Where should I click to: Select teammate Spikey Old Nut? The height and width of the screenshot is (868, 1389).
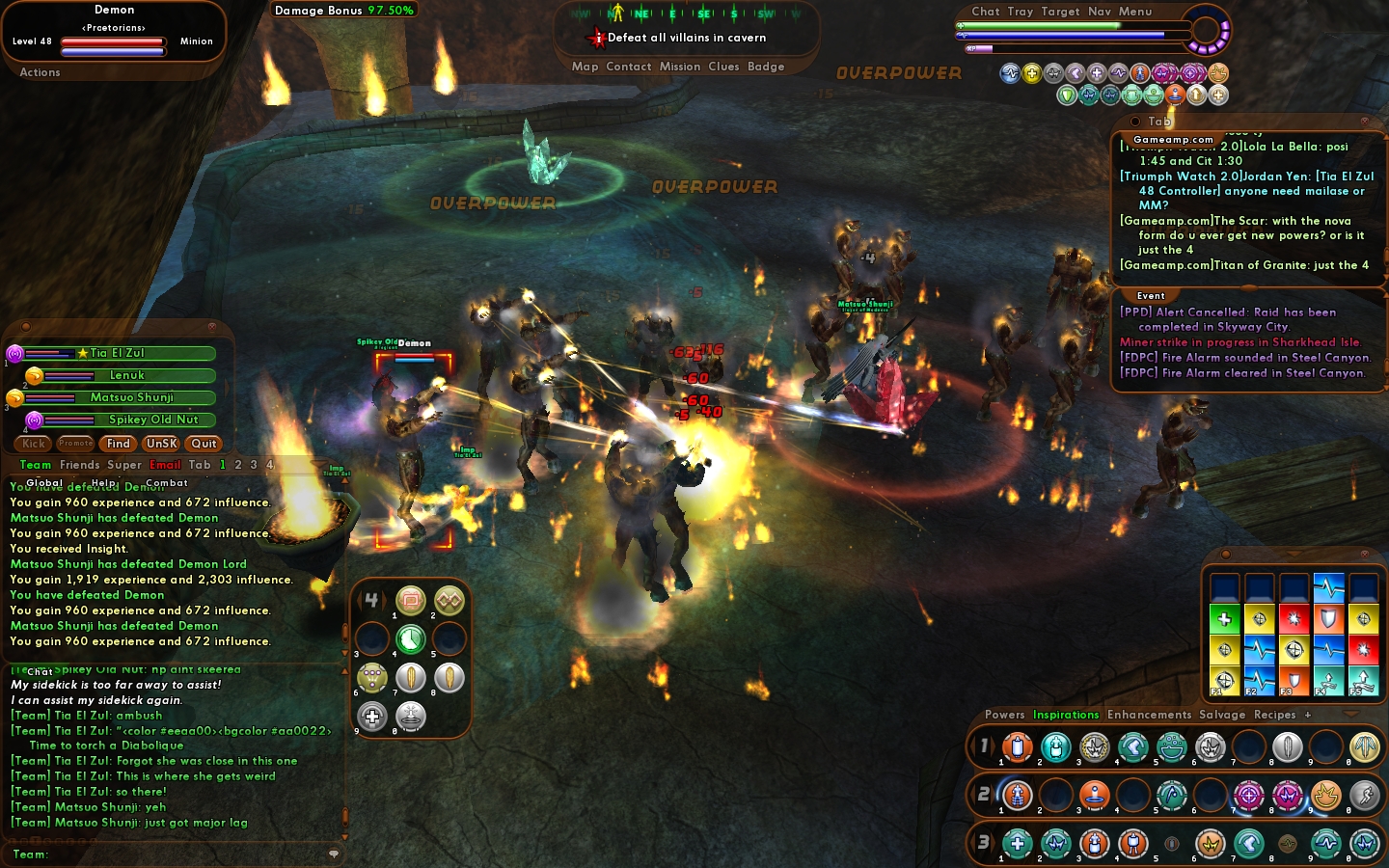(x=153, y=420)
